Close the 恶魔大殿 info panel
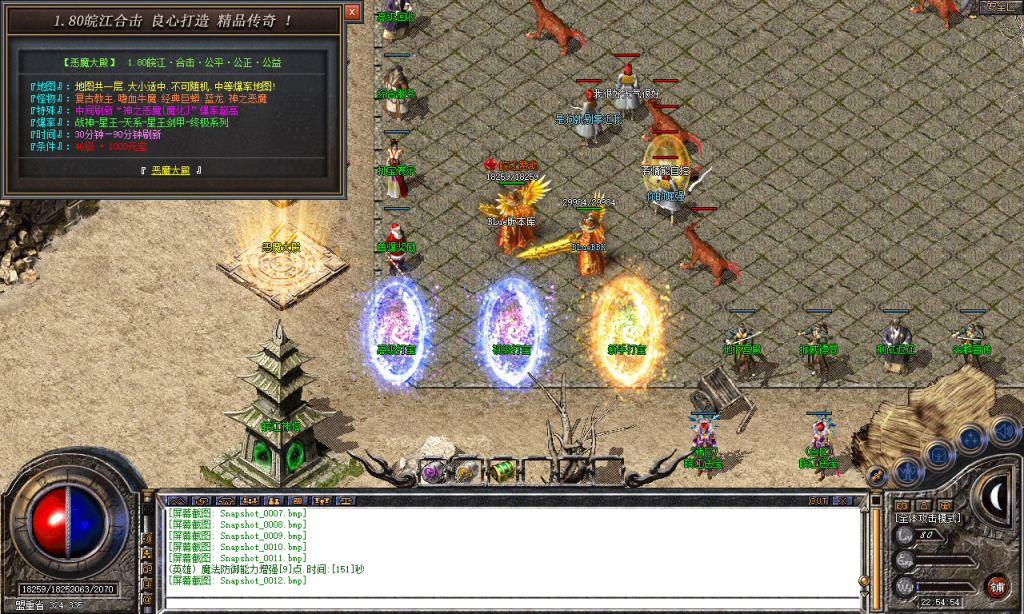The width and height of the screenshot is (1024, 614). tap(351, 14)
